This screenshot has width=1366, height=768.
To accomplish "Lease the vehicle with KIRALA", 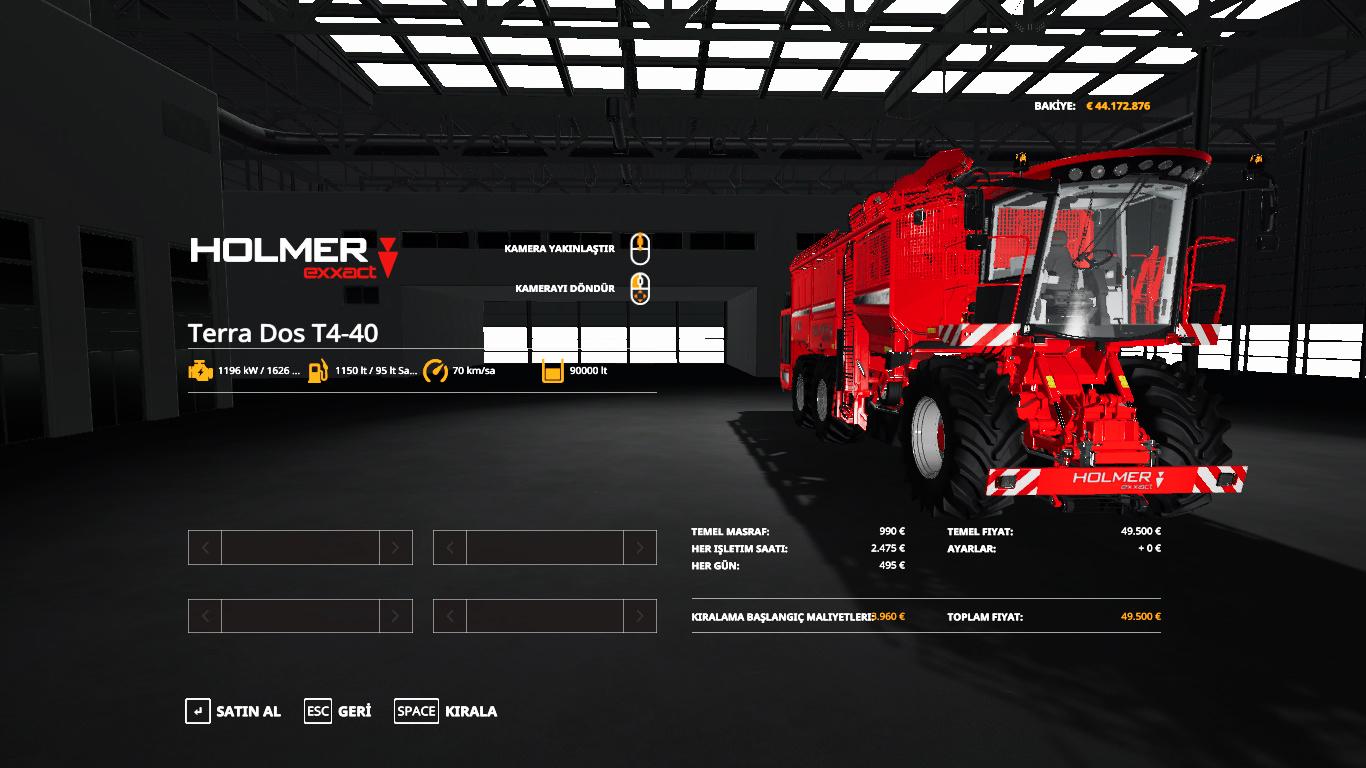I will tap(446, 711).
